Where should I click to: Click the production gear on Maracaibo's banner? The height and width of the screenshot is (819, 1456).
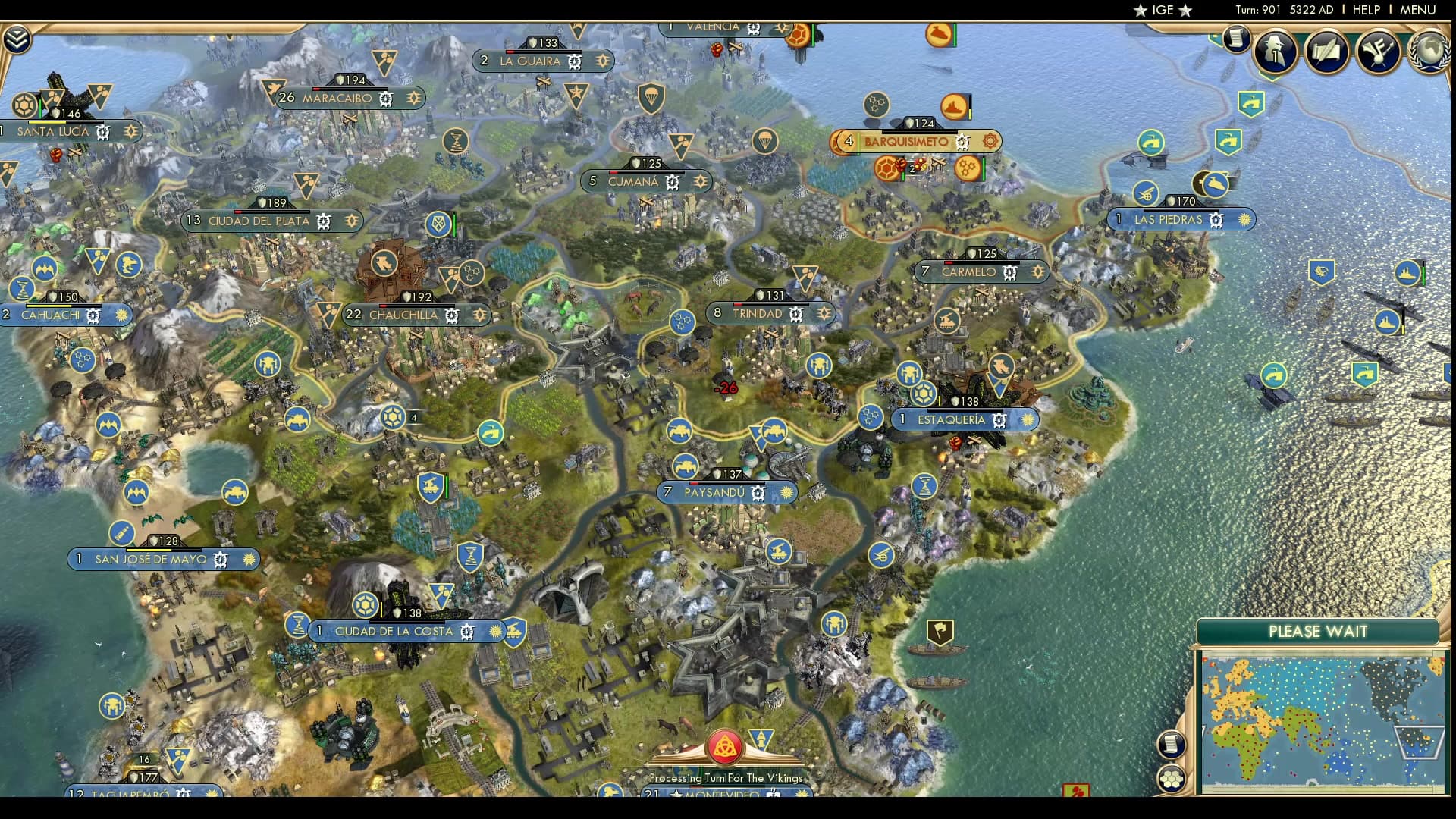(385, 99)
